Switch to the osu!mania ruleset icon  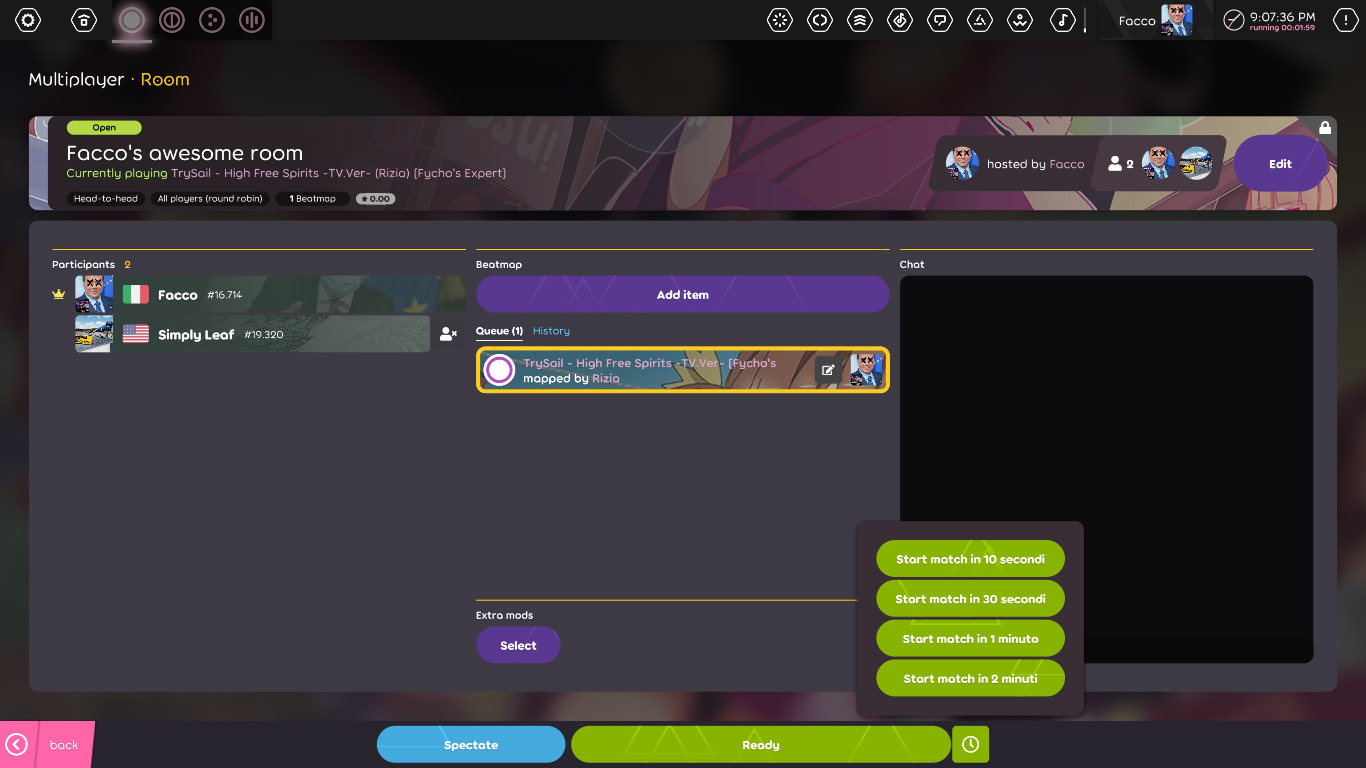251,20
